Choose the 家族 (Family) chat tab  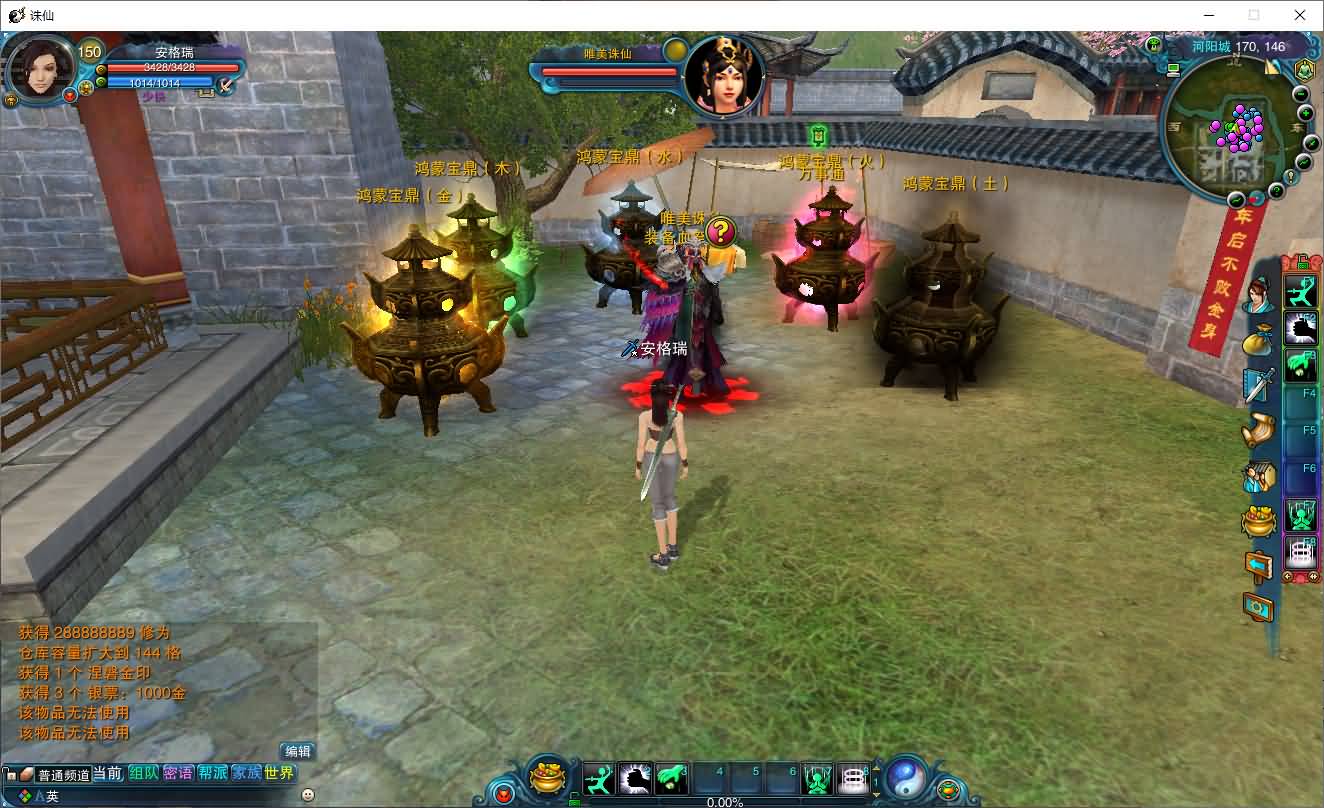point(246,773)
